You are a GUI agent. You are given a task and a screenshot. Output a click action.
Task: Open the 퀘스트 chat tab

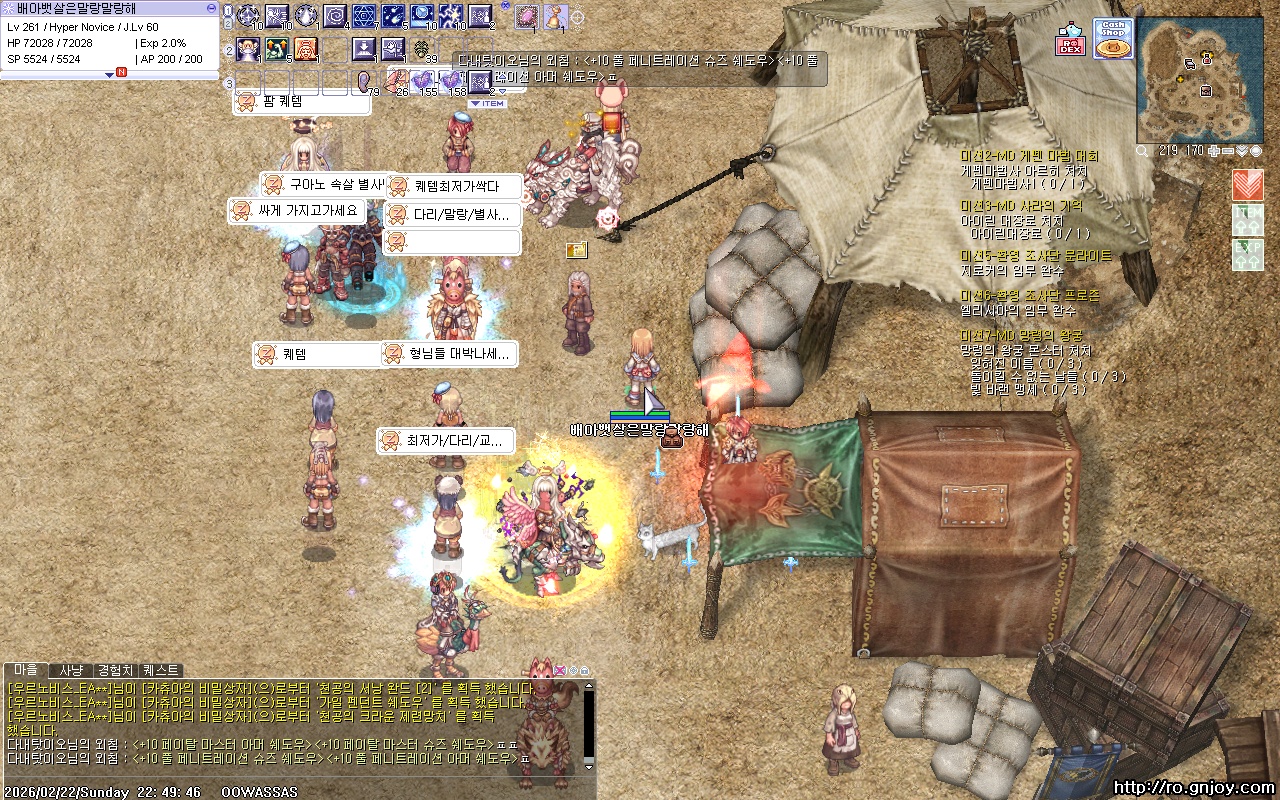[161, 670]
